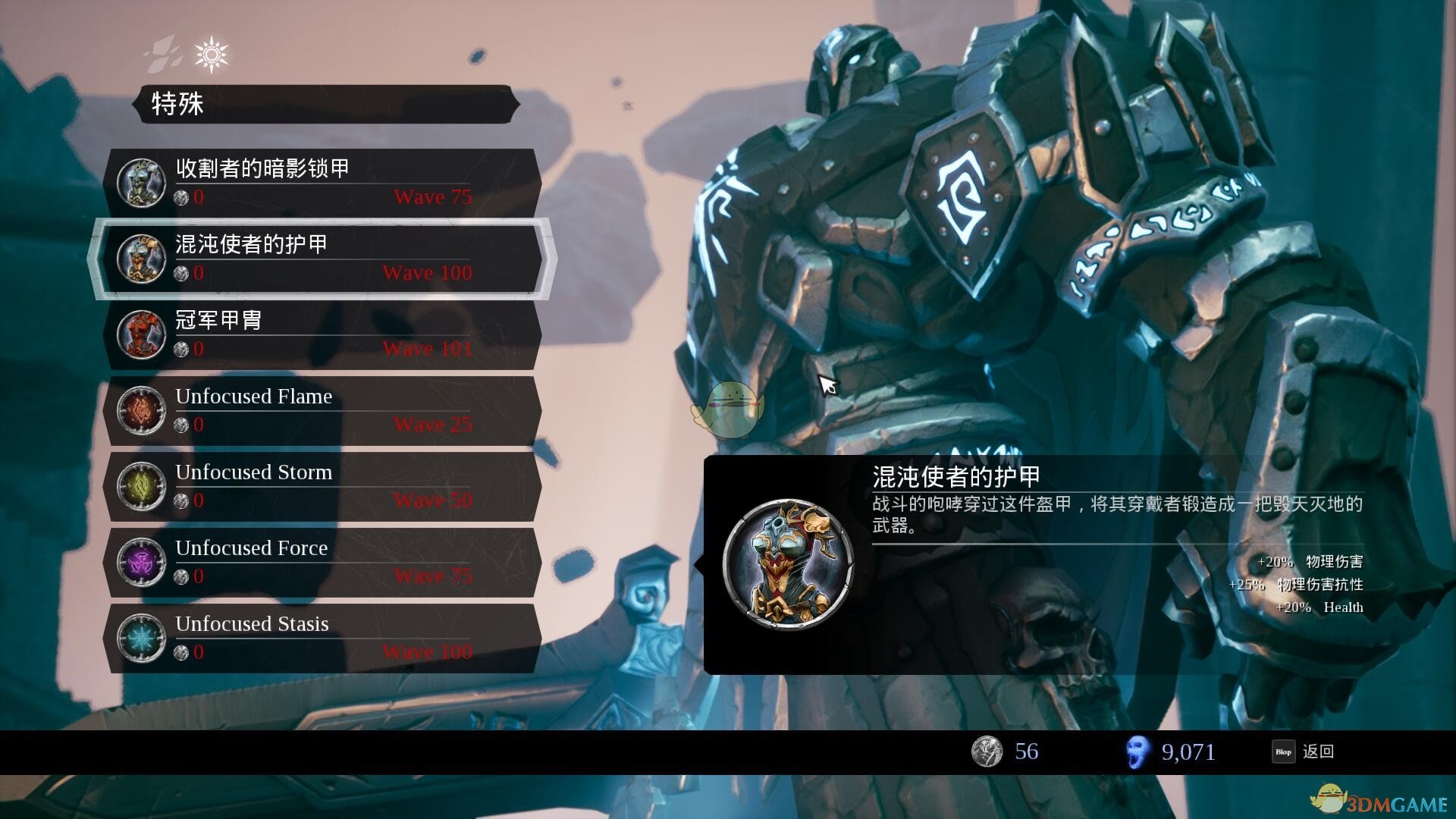
Task: Select the Unfocused Force item
Action: pos(322,562)
